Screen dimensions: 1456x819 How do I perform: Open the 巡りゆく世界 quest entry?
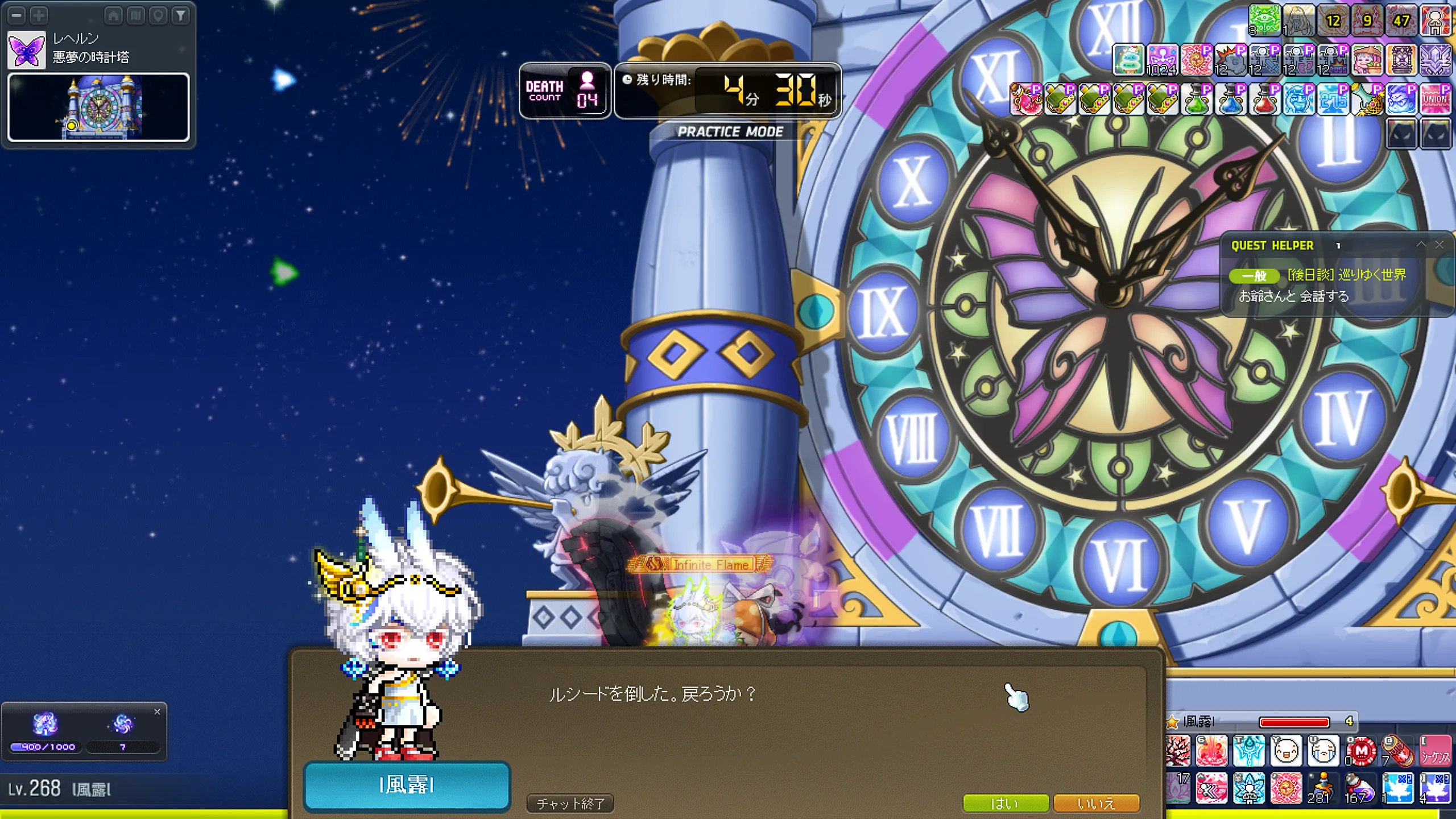coord(1346,275)
